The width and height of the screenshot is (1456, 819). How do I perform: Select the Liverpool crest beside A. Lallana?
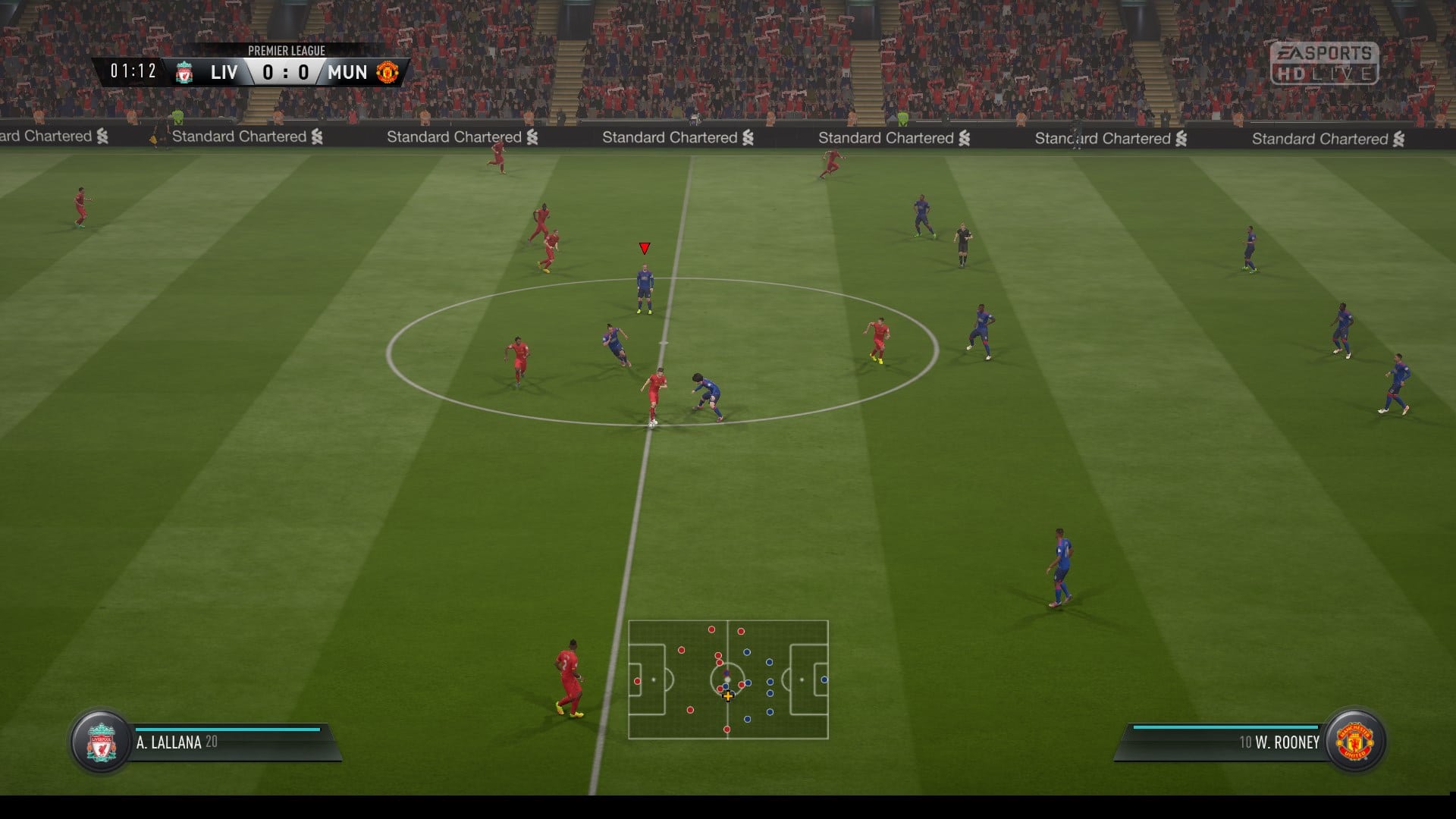[x=102, y=742]
